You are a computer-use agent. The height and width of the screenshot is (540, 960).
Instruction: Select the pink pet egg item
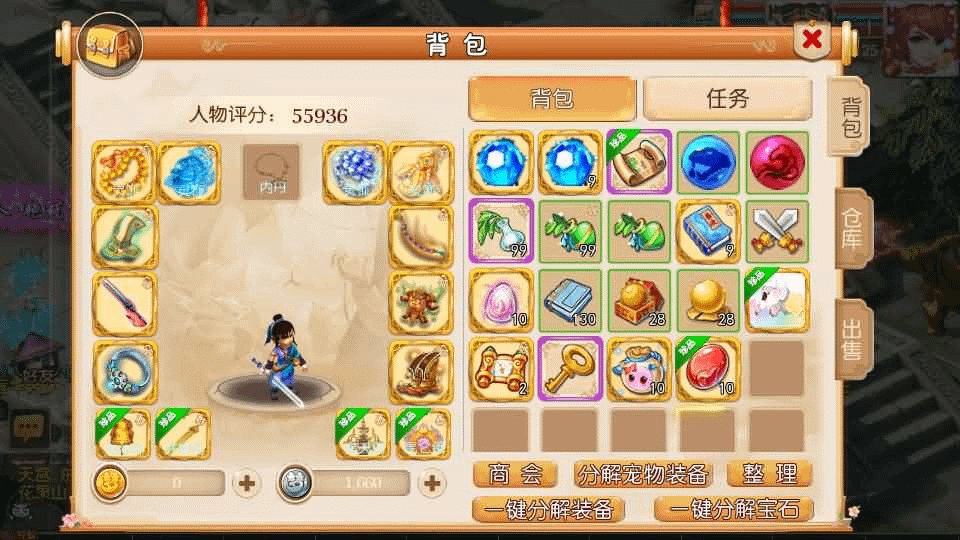(x=501, y=299)
